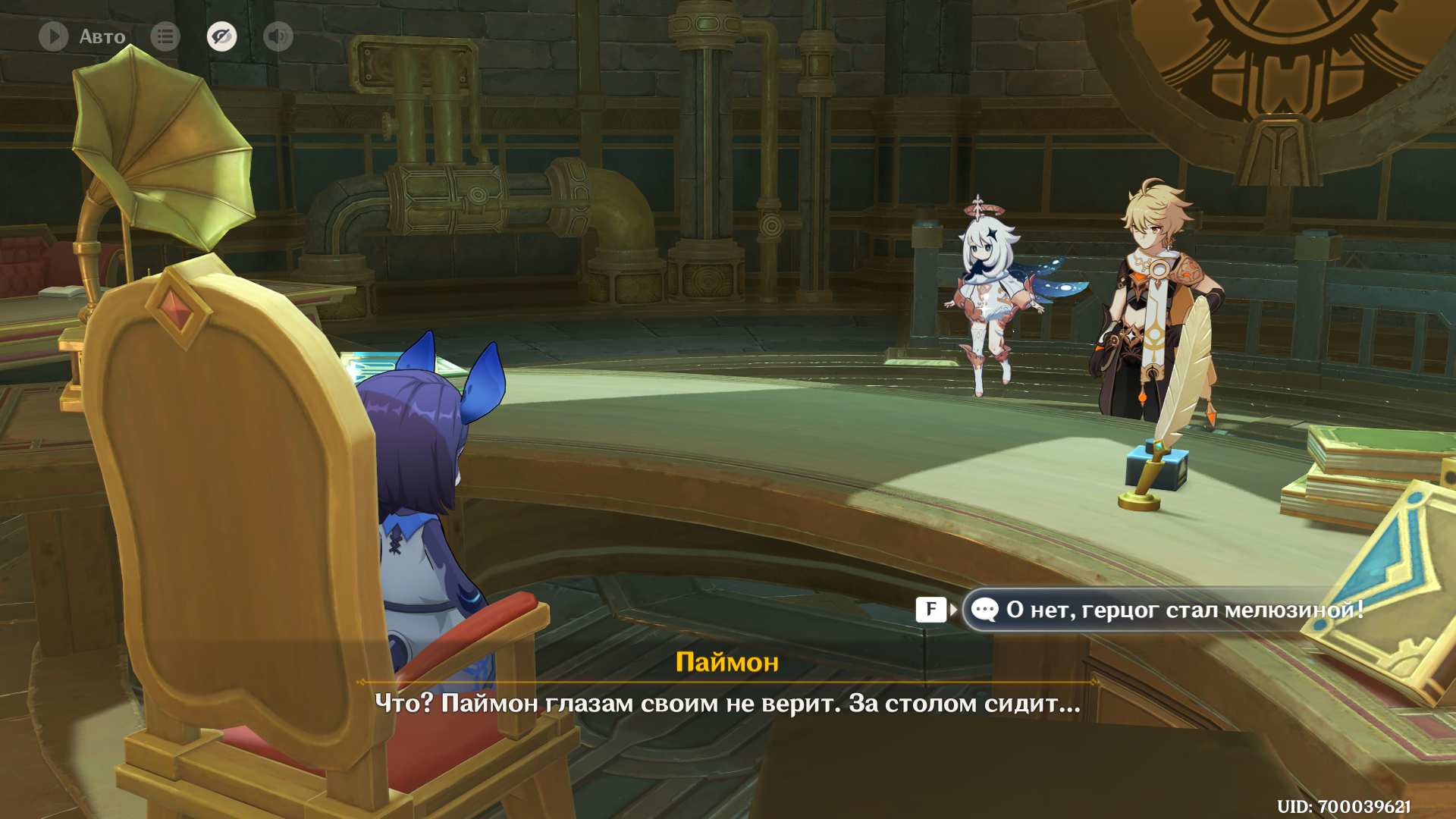Open the dialogue history log
This screenshot has height=819, width=1456.
pos(165,36)
